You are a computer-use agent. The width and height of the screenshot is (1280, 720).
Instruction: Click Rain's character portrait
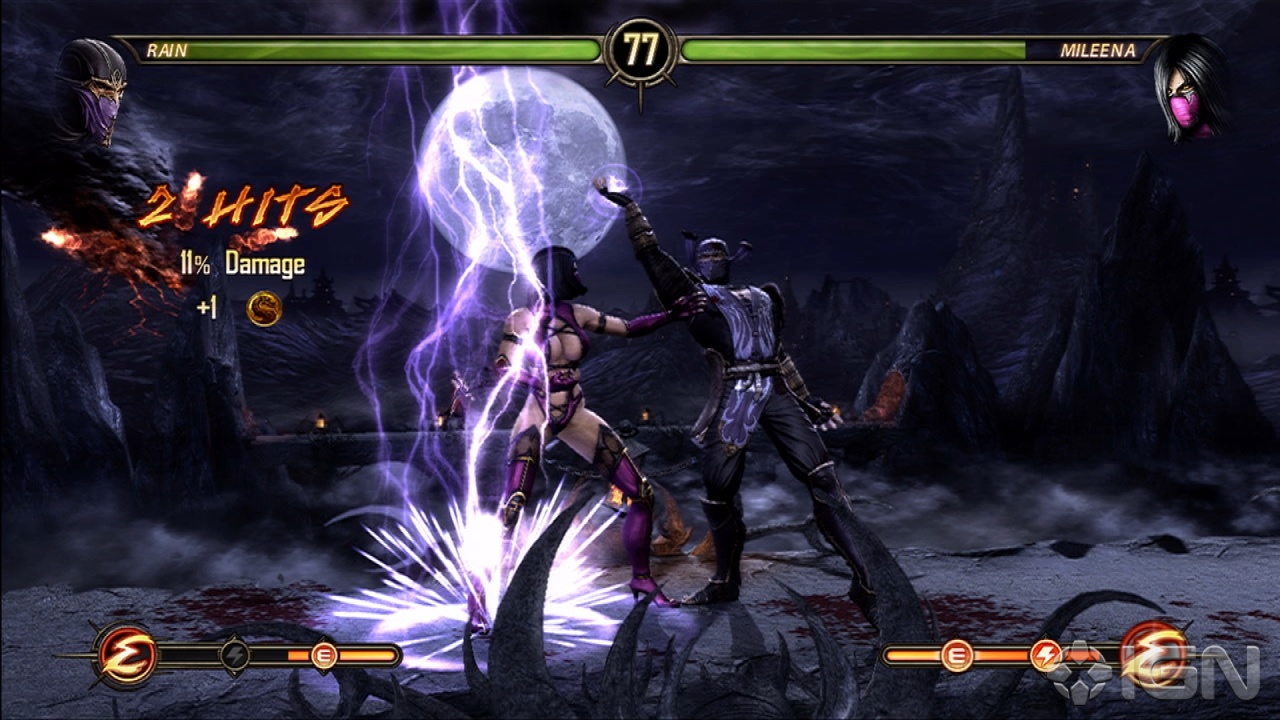(93, 92)
